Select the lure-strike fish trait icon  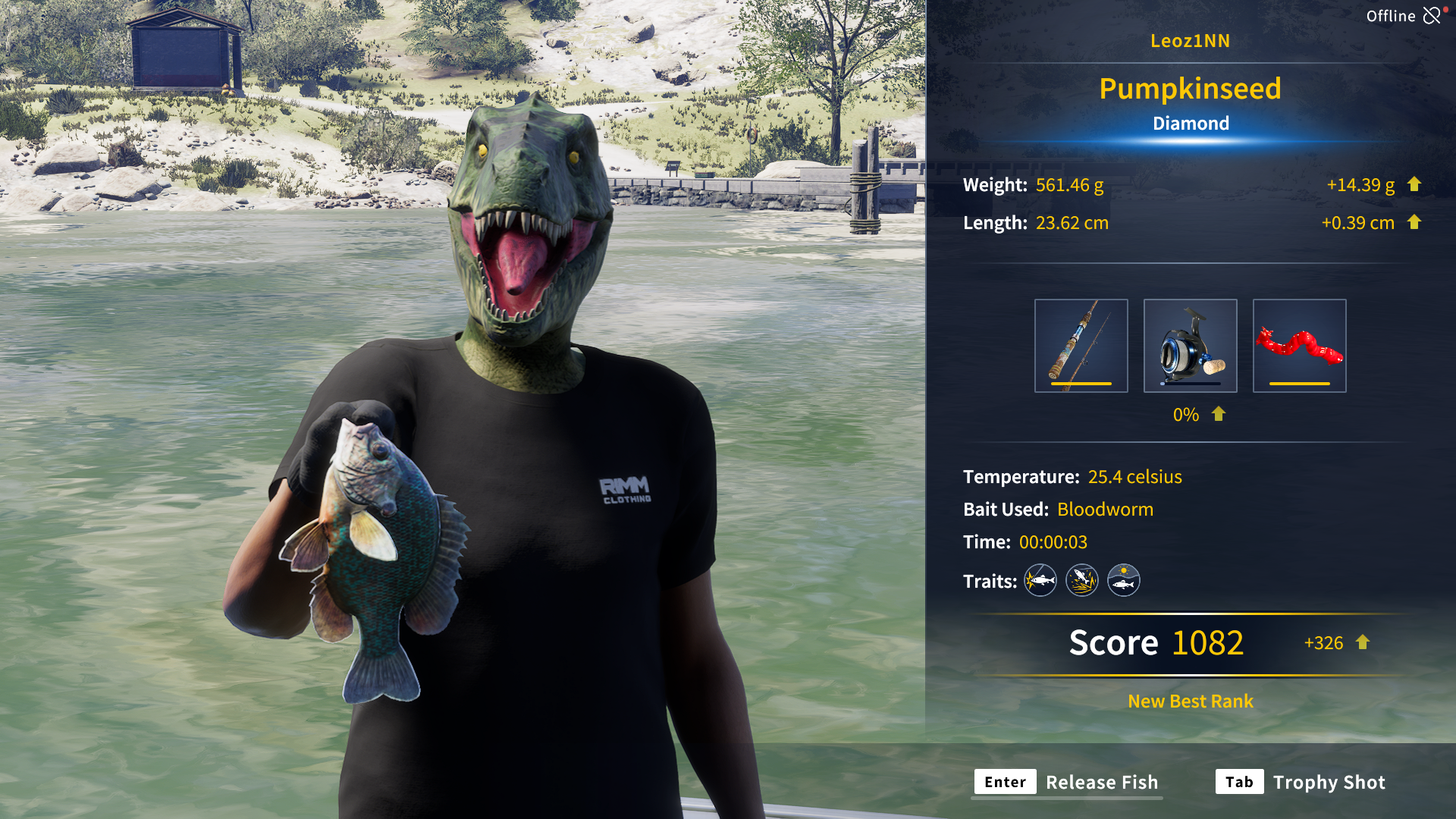coord(1040,580)
